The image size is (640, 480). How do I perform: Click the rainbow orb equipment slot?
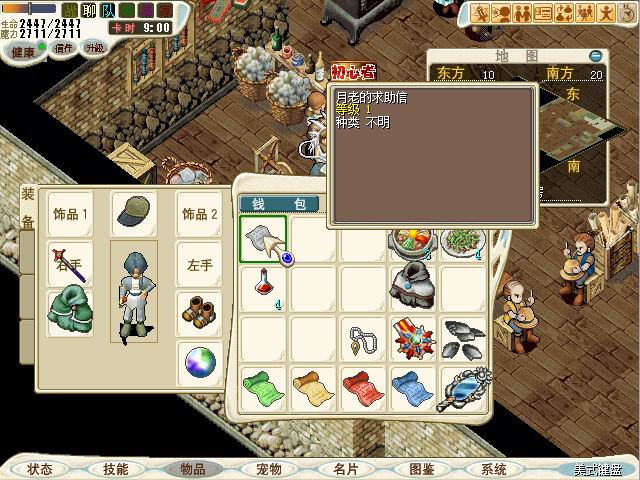pos(199,364)
